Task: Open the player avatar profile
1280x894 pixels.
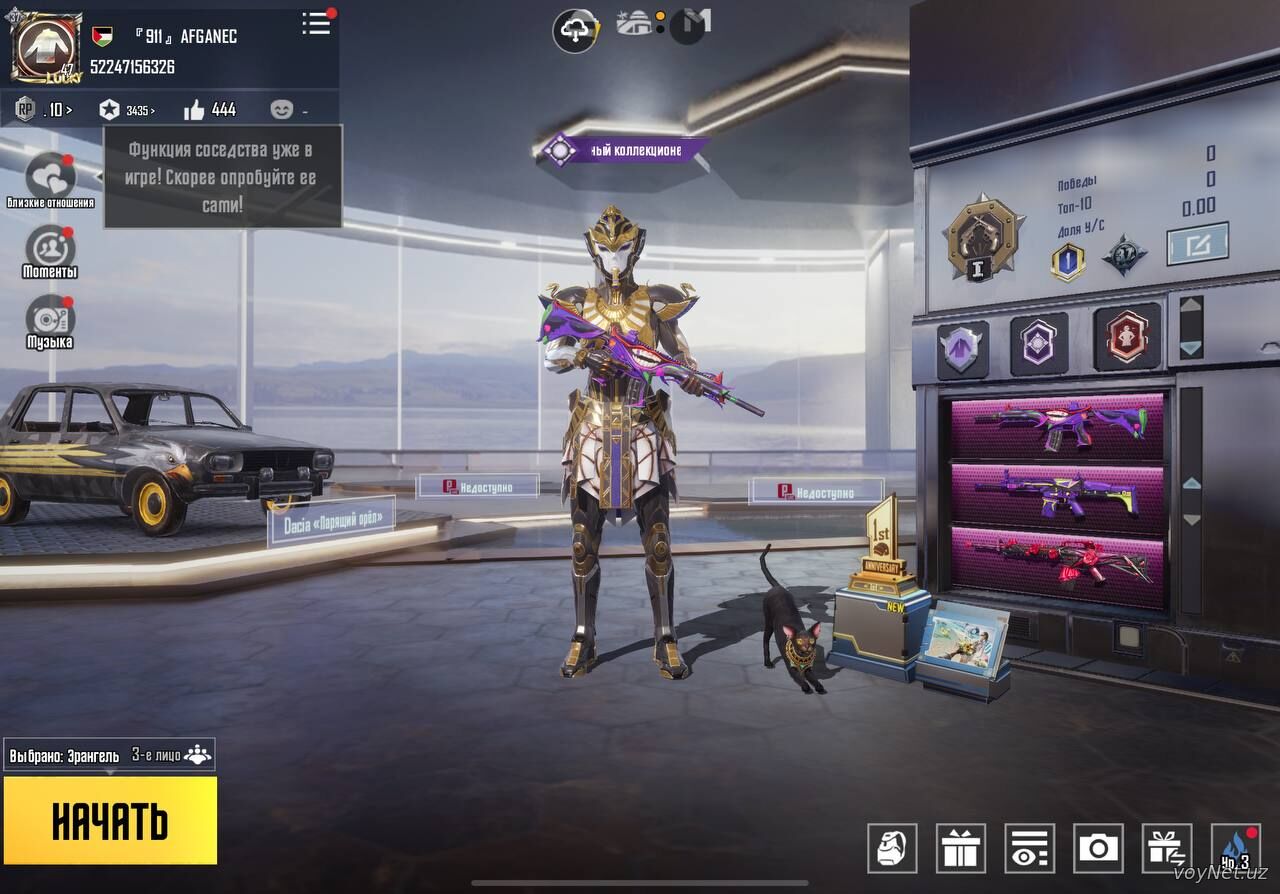Action: point(46,48)
